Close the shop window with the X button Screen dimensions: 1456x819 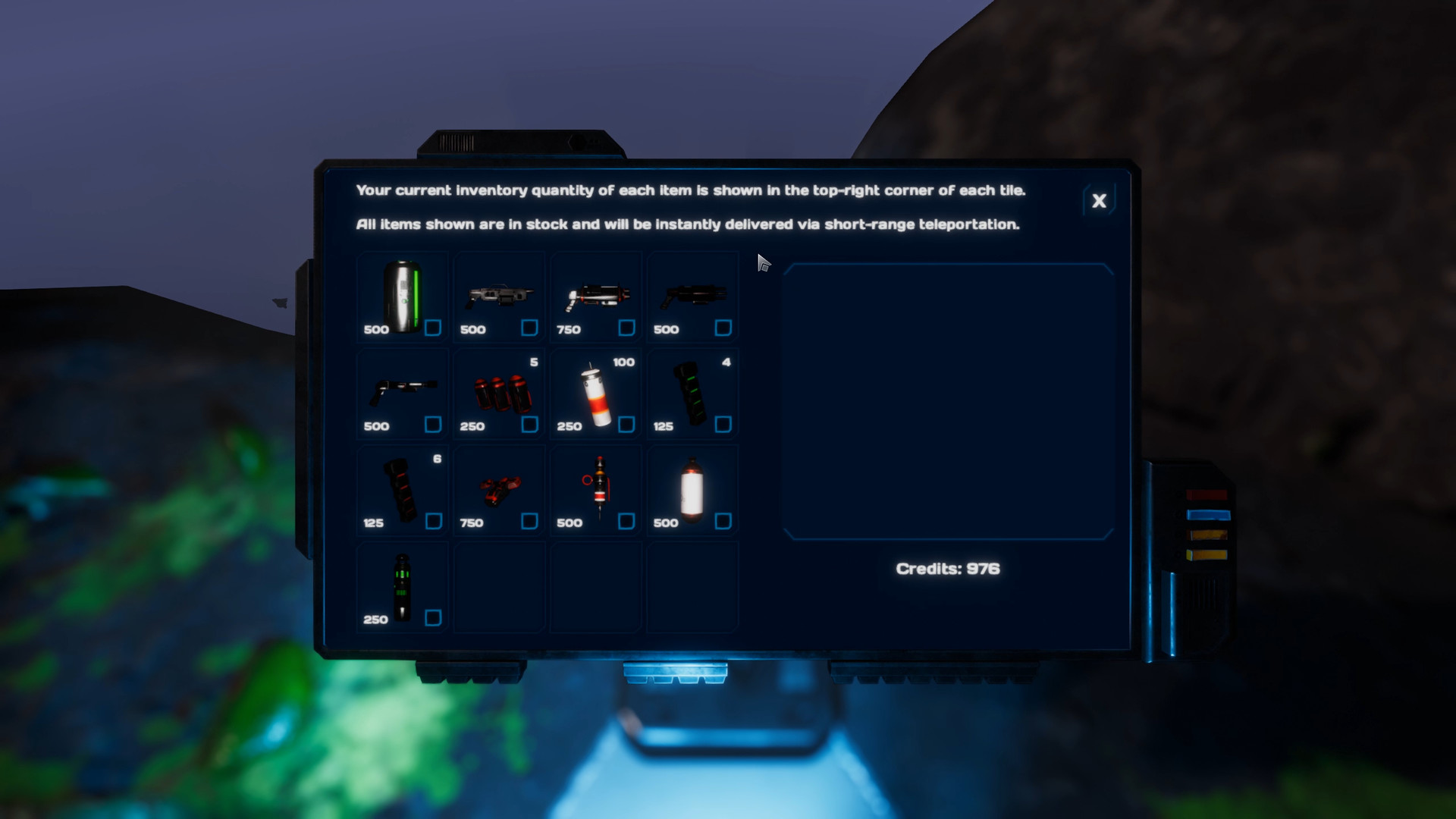[1099, 201]
